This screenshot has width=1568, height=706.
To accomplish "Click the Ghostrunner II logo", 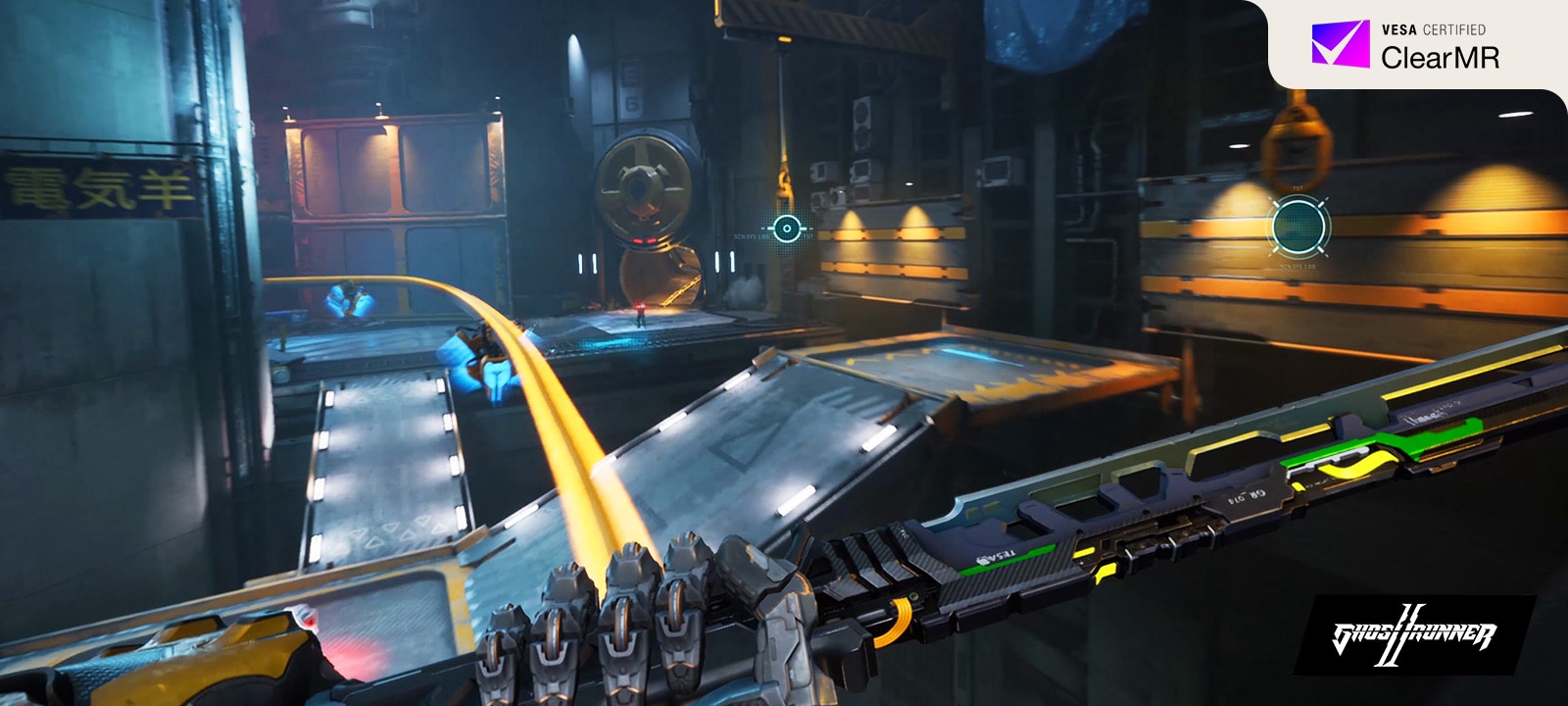I will pyautogui.click(x=1414, y=635).
